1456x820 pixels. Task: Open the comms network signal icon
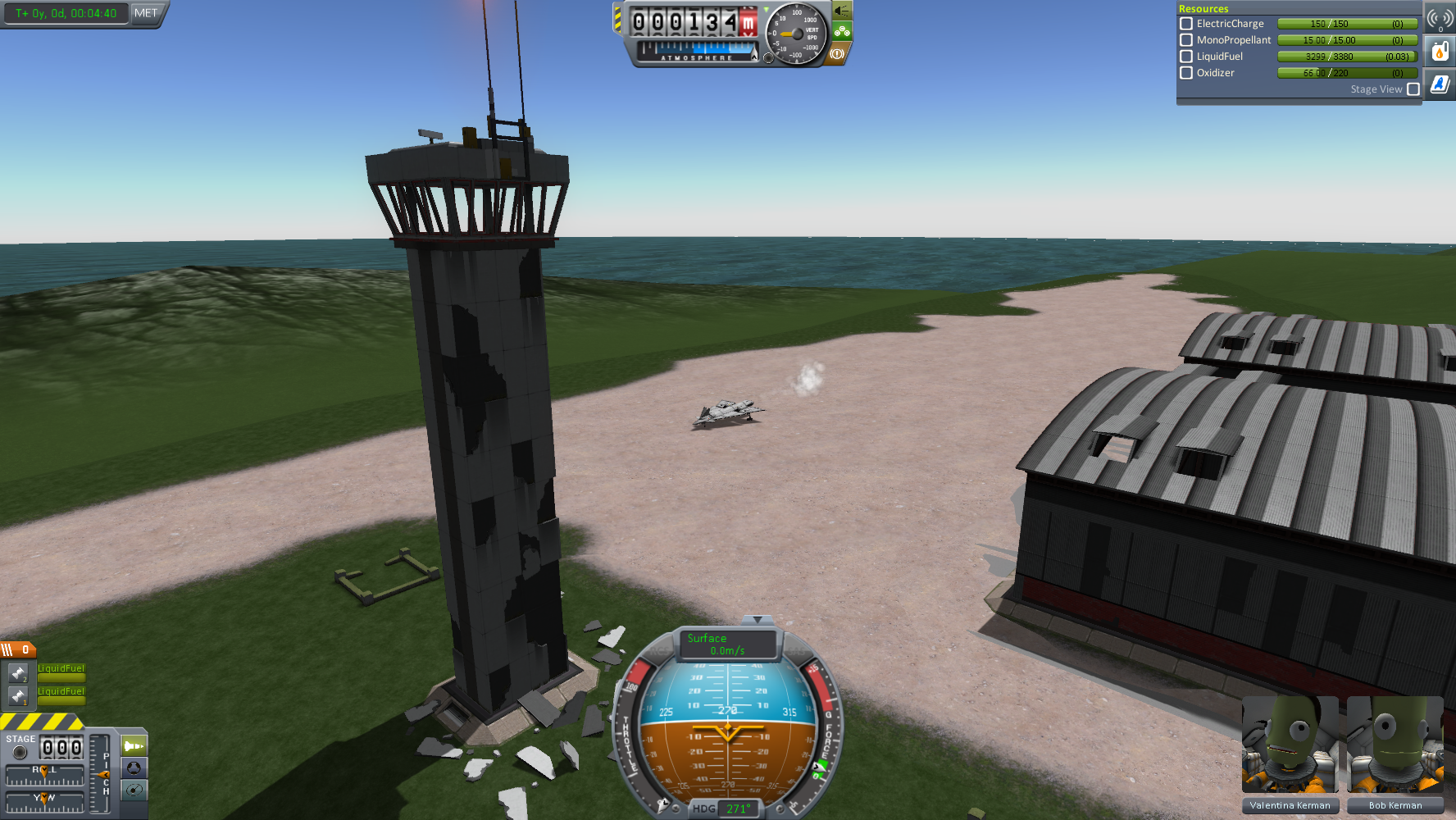(1440, 18)
